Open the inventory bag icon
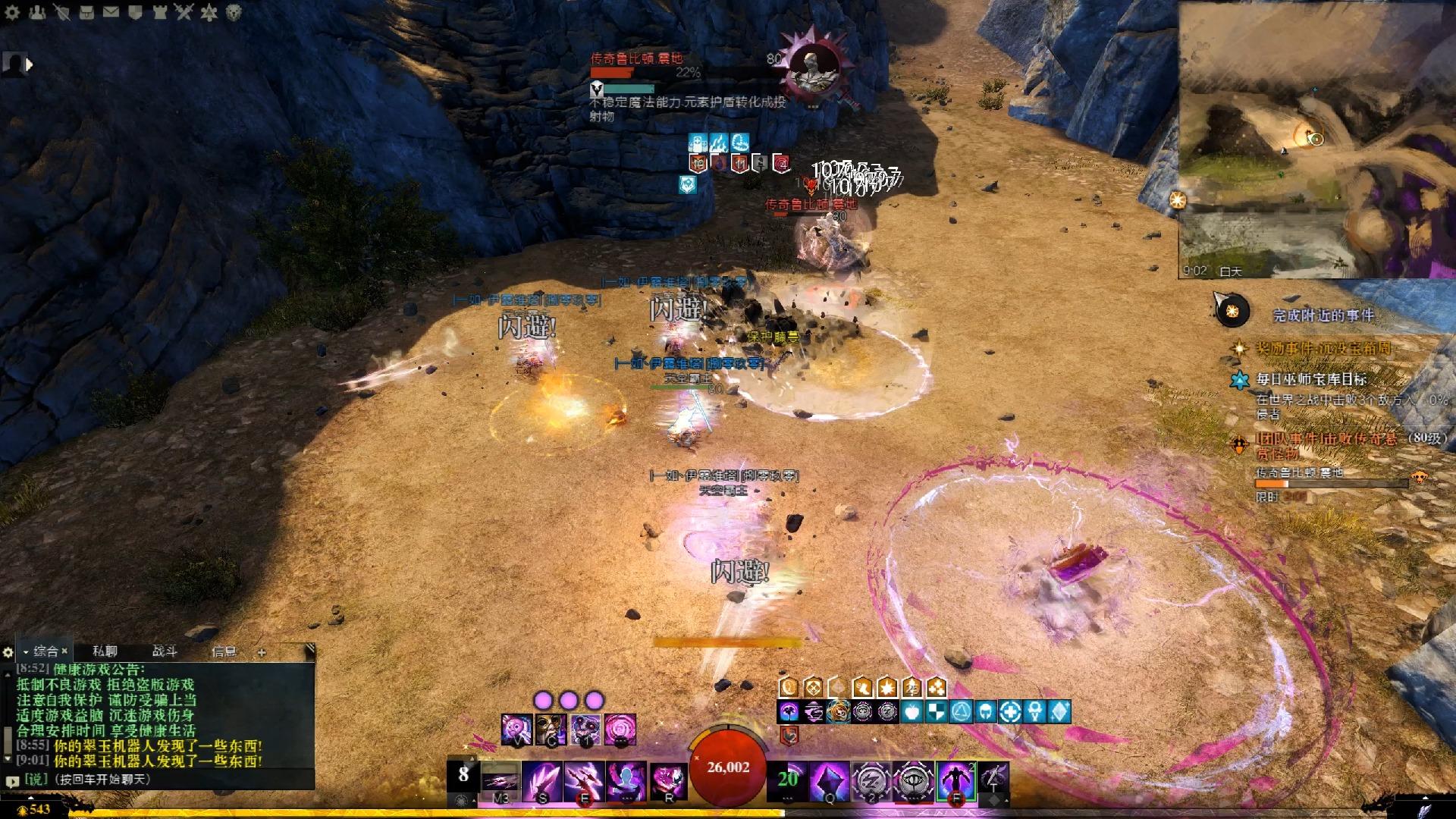The image size is (1456, 819). pyautogui.click(x=86, y=12)
